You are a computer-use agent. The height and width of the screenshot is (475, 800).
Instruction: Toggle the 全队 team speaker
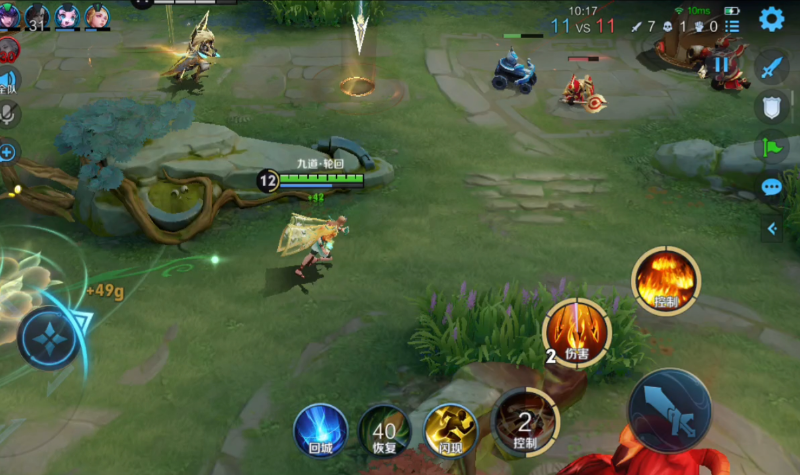pyautogui.click(x=8, y=82)
